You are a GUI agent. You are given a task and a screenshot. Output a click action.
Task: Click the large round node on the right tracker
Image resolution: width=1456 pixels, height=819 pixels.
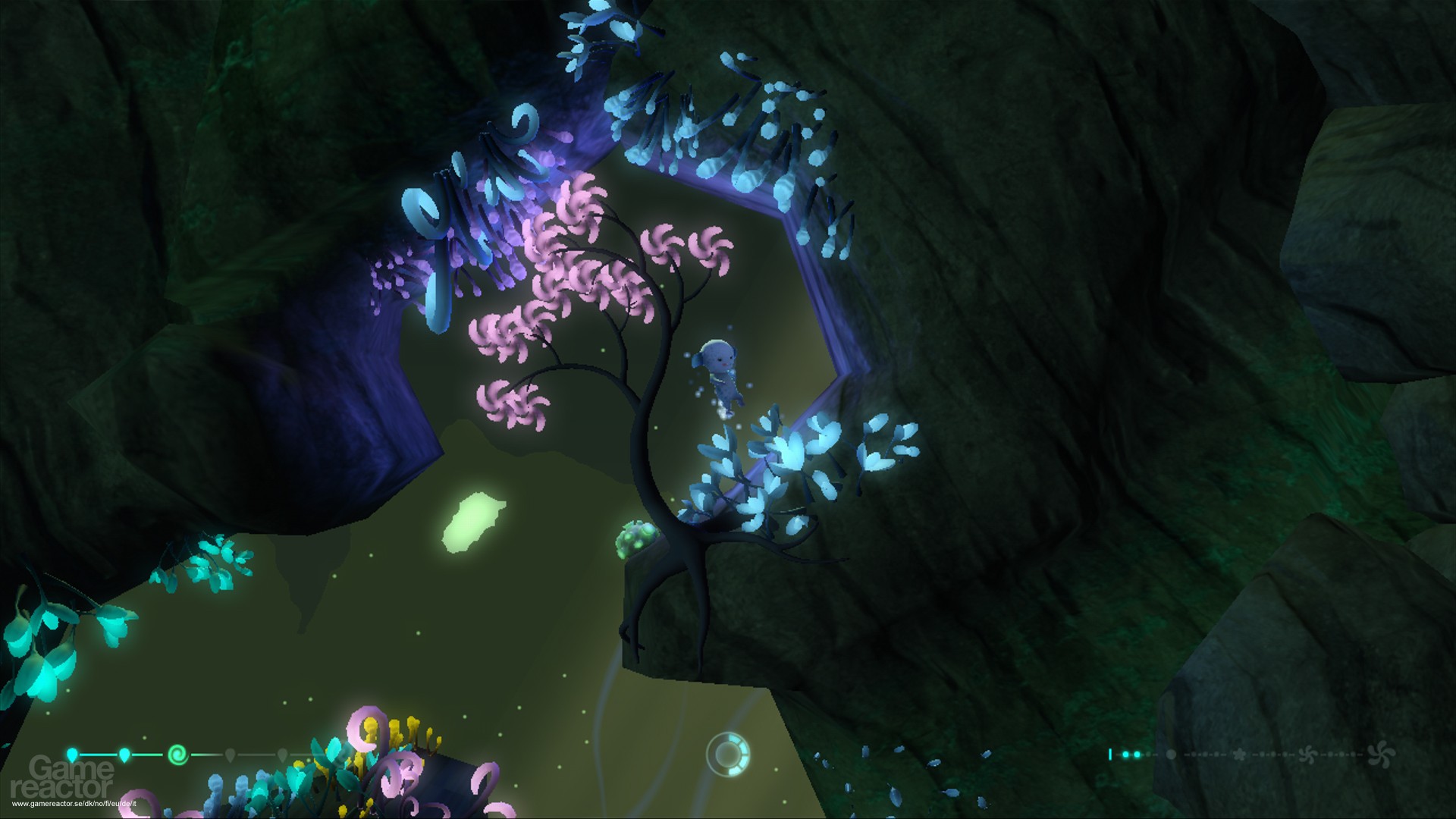[x=1172, y=755]
